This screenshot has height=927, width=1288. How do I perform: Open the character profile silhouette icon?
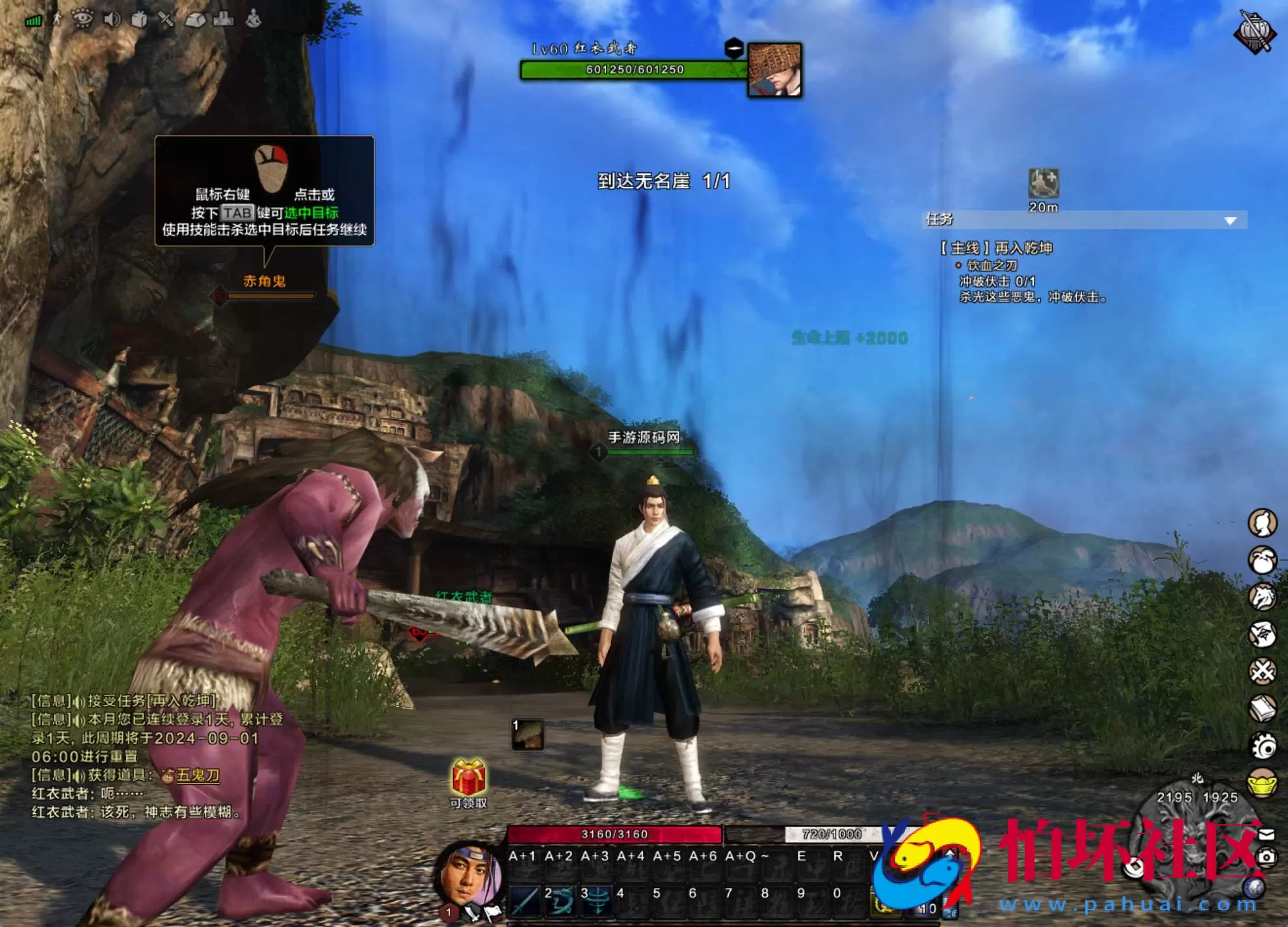pyautogui.click(x=1262, y=523)
